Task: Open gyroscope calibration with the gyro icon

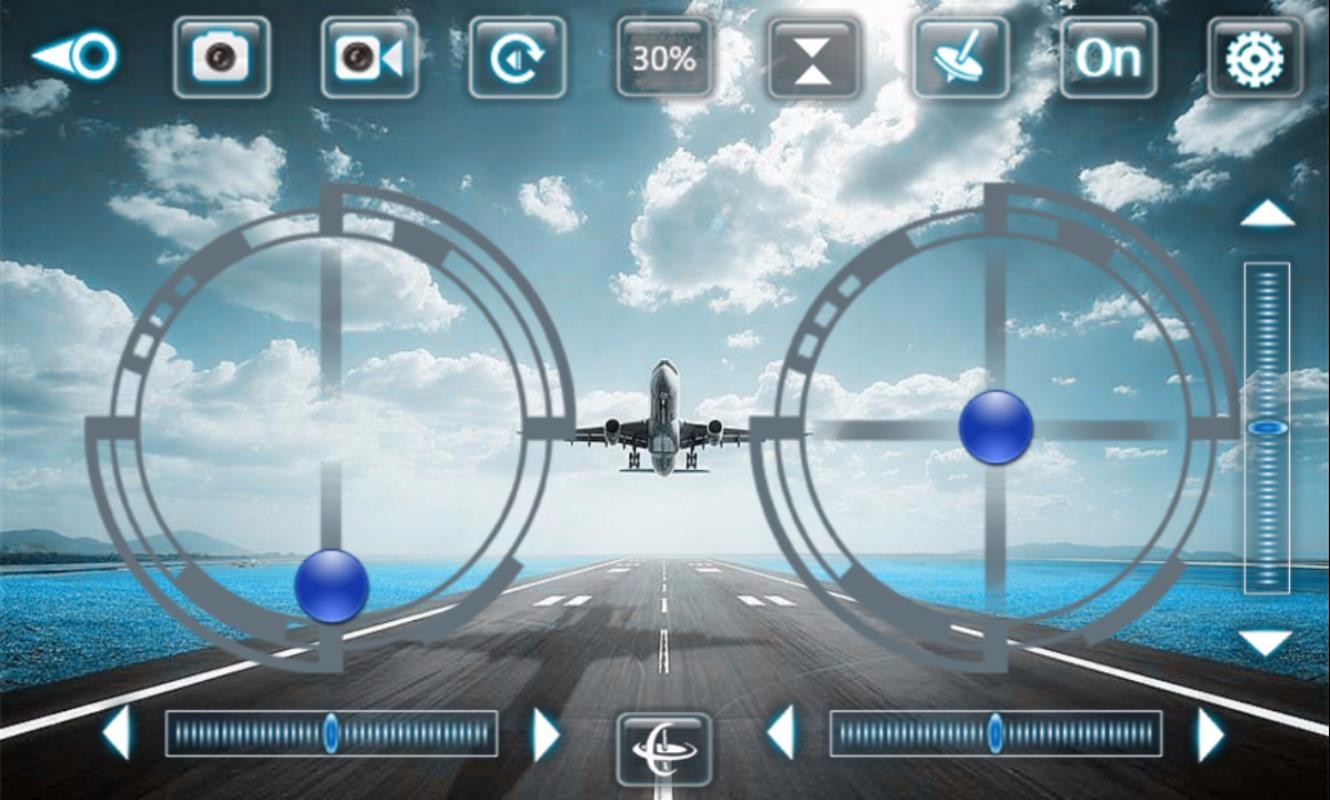Action: (959, 58)
